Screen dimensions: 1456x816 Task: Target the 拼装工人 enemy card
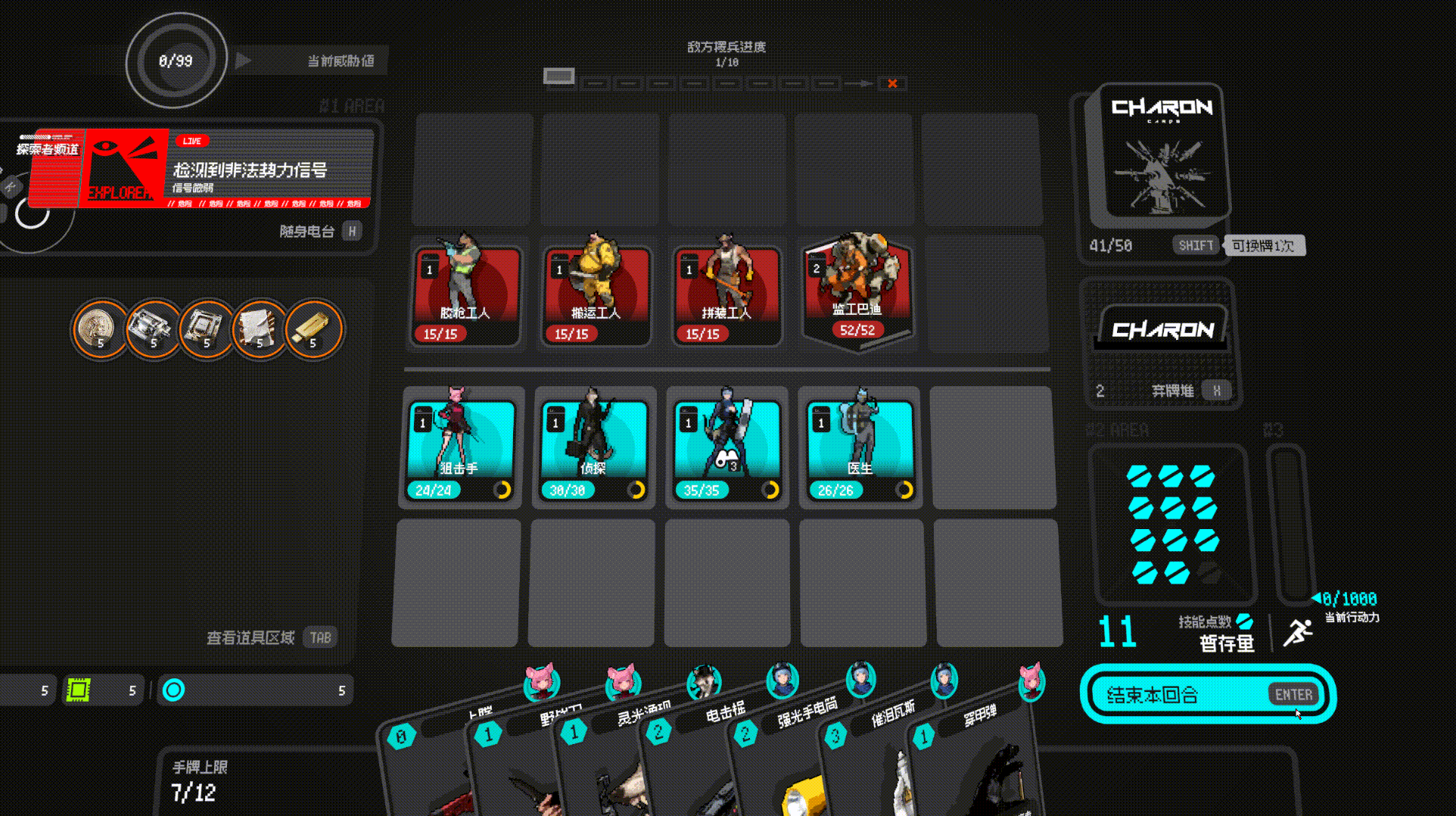click(726, 294)
